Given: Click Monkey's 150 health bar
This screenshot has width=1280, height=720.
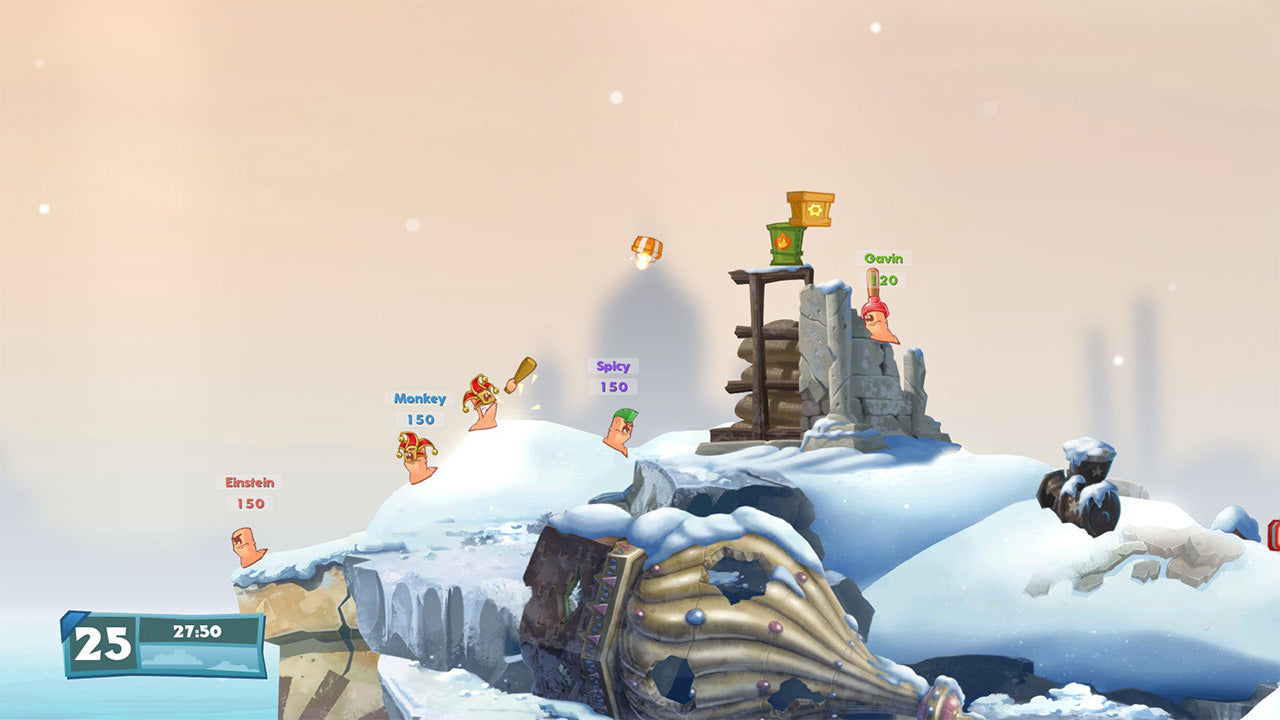Looking at the screenshot, I should click(420, 418).
